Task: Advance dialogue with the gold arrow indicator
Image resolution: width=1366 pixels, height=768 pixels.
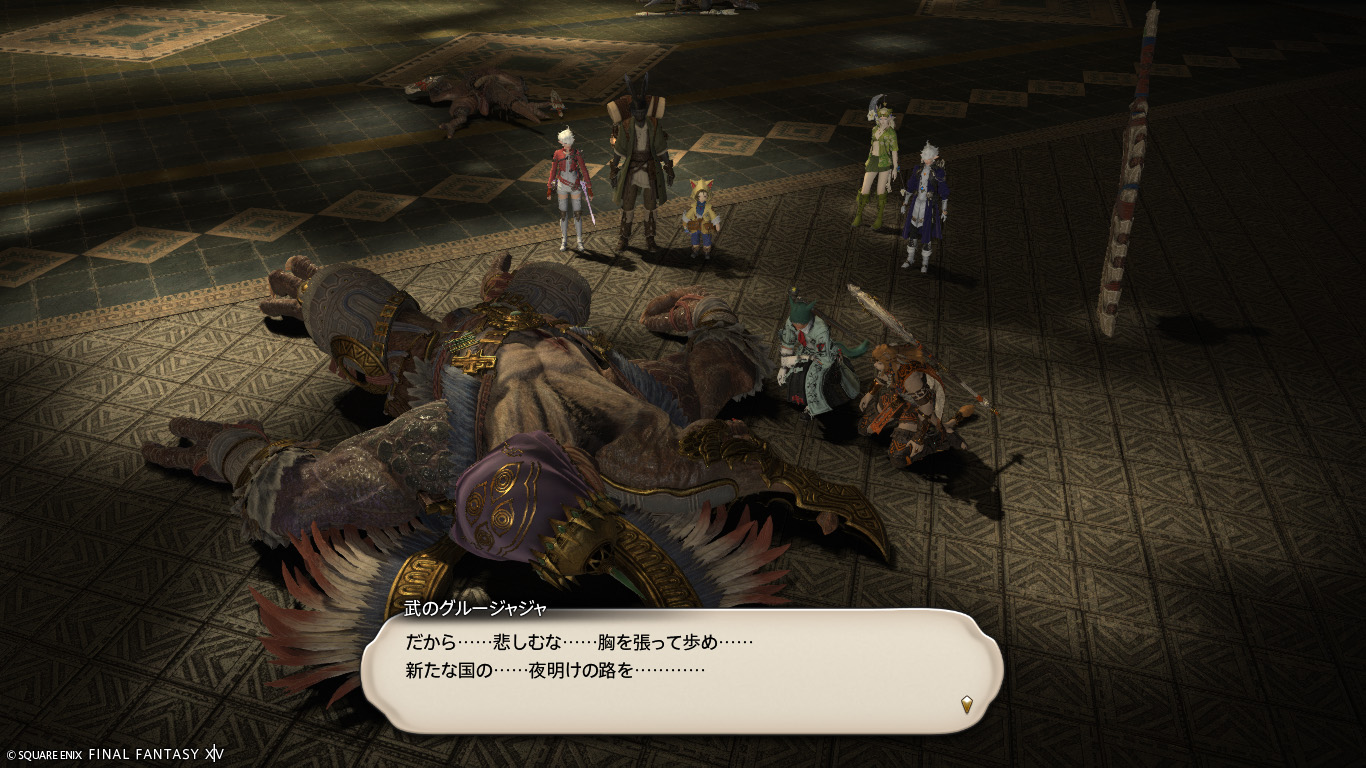Action: click(x=967, y=704)
